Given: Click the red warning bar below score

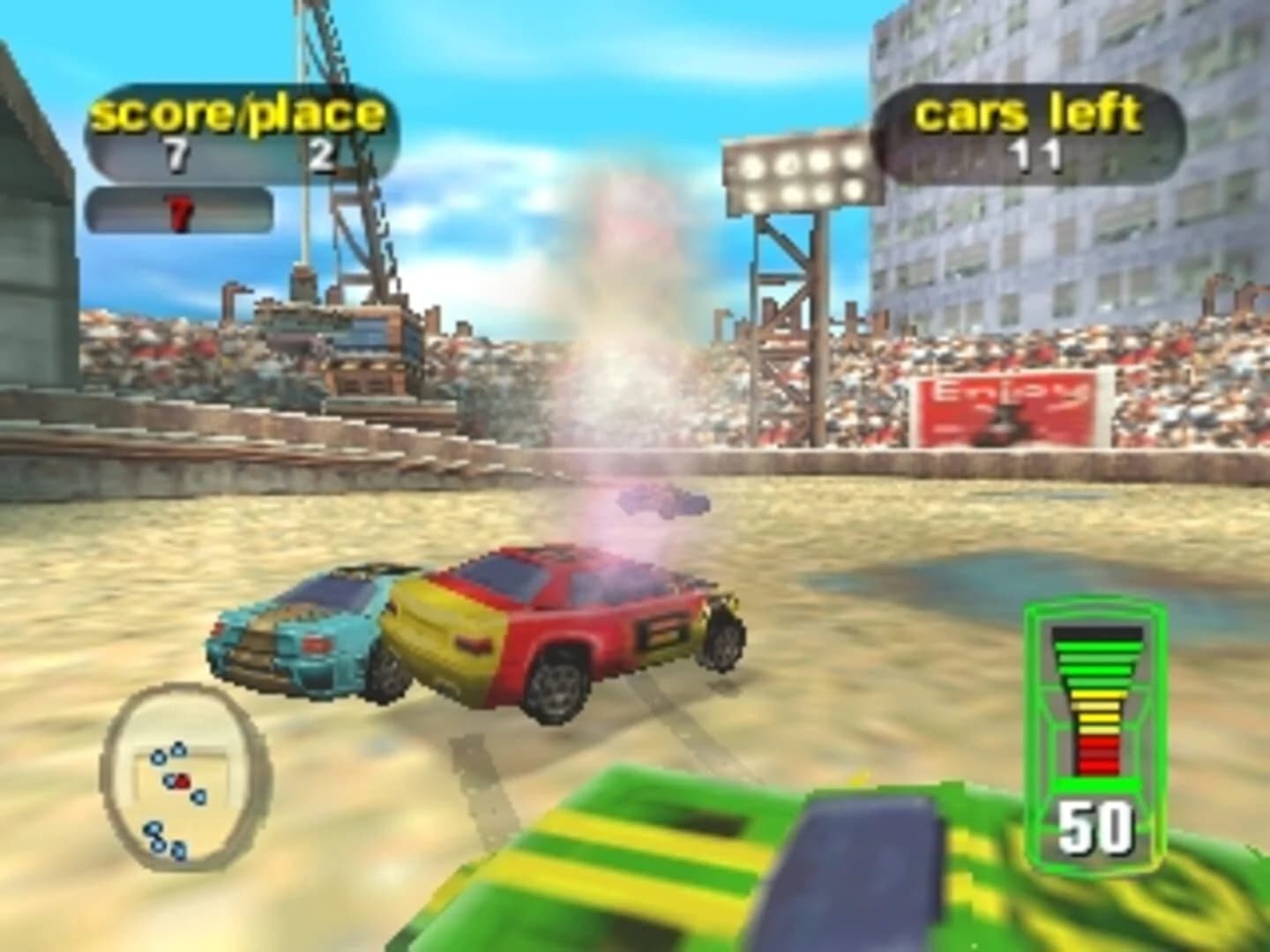Looking at the screenshot, I should tap(183, 210).
